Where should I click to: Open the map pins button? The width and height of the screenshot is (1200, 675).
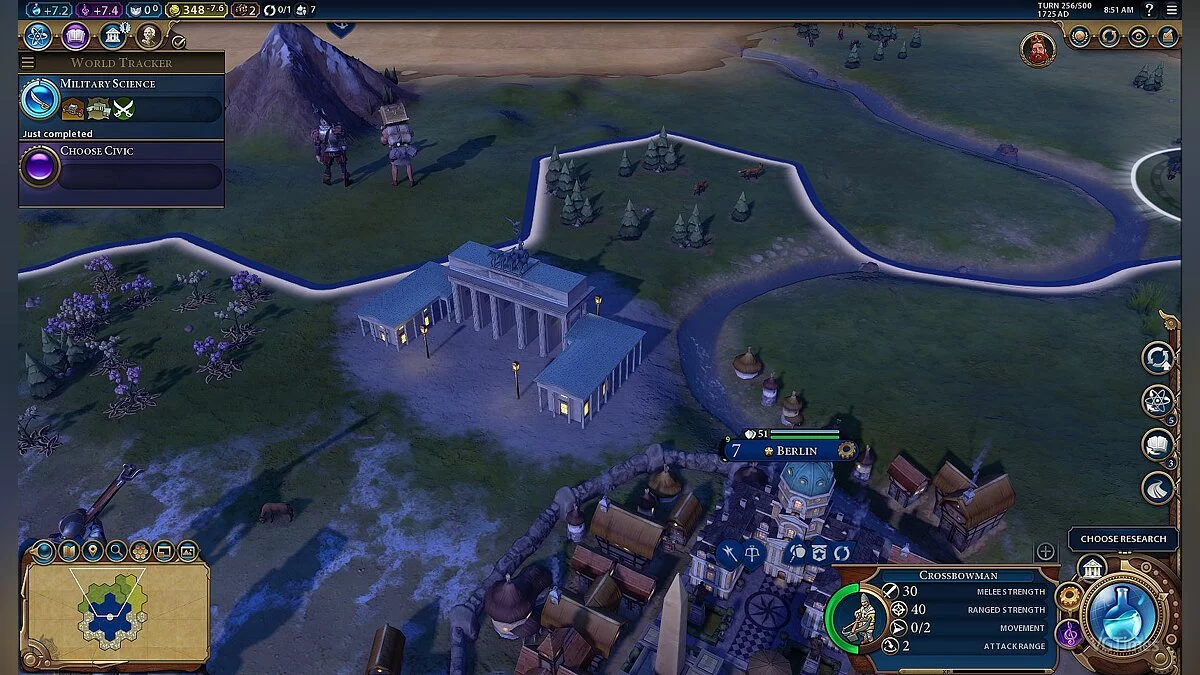coord(93,550)
